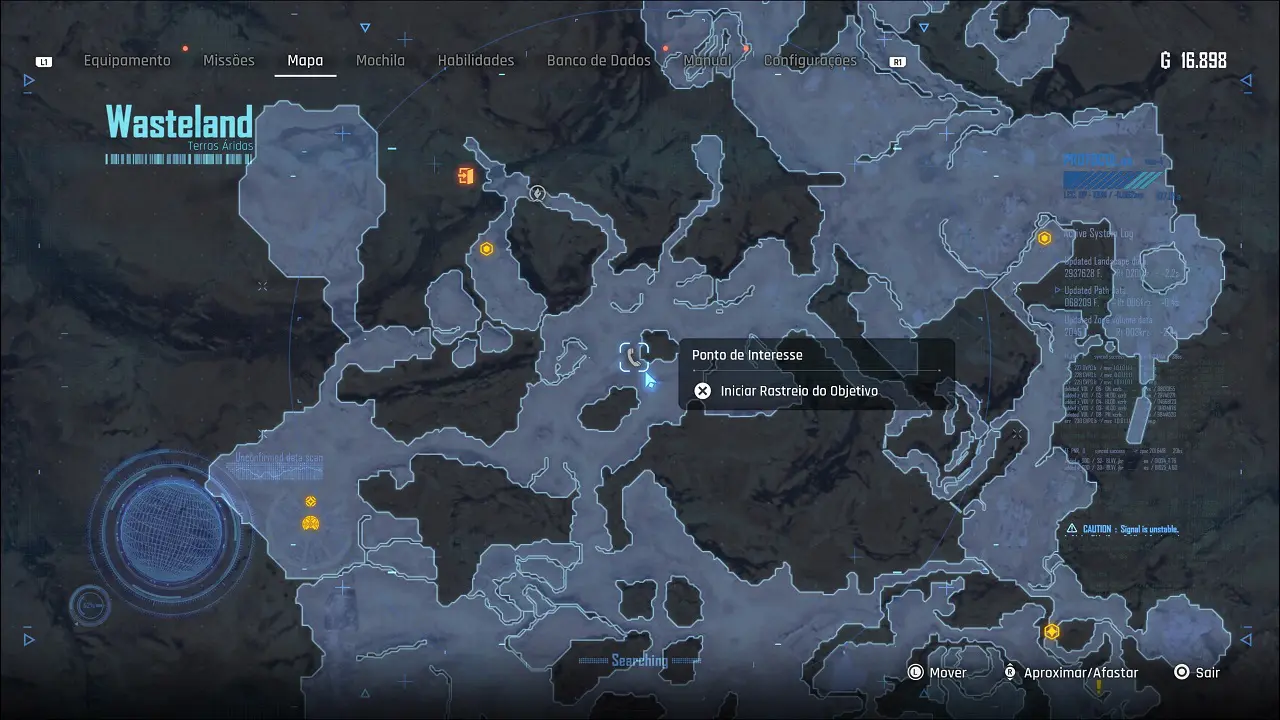Screen dimensions: 1280x720
Task: Click the yellow semicircle map marker
Action: tap(310, 523)
